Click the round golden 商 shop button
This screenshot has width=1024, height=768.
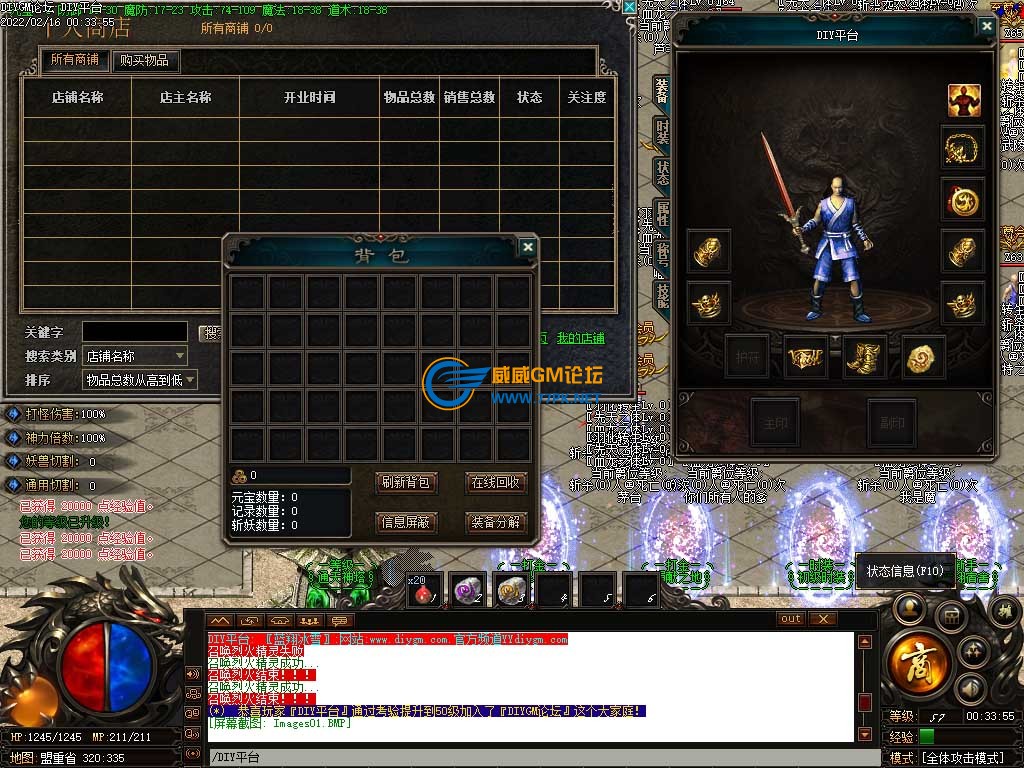[912, 662]
